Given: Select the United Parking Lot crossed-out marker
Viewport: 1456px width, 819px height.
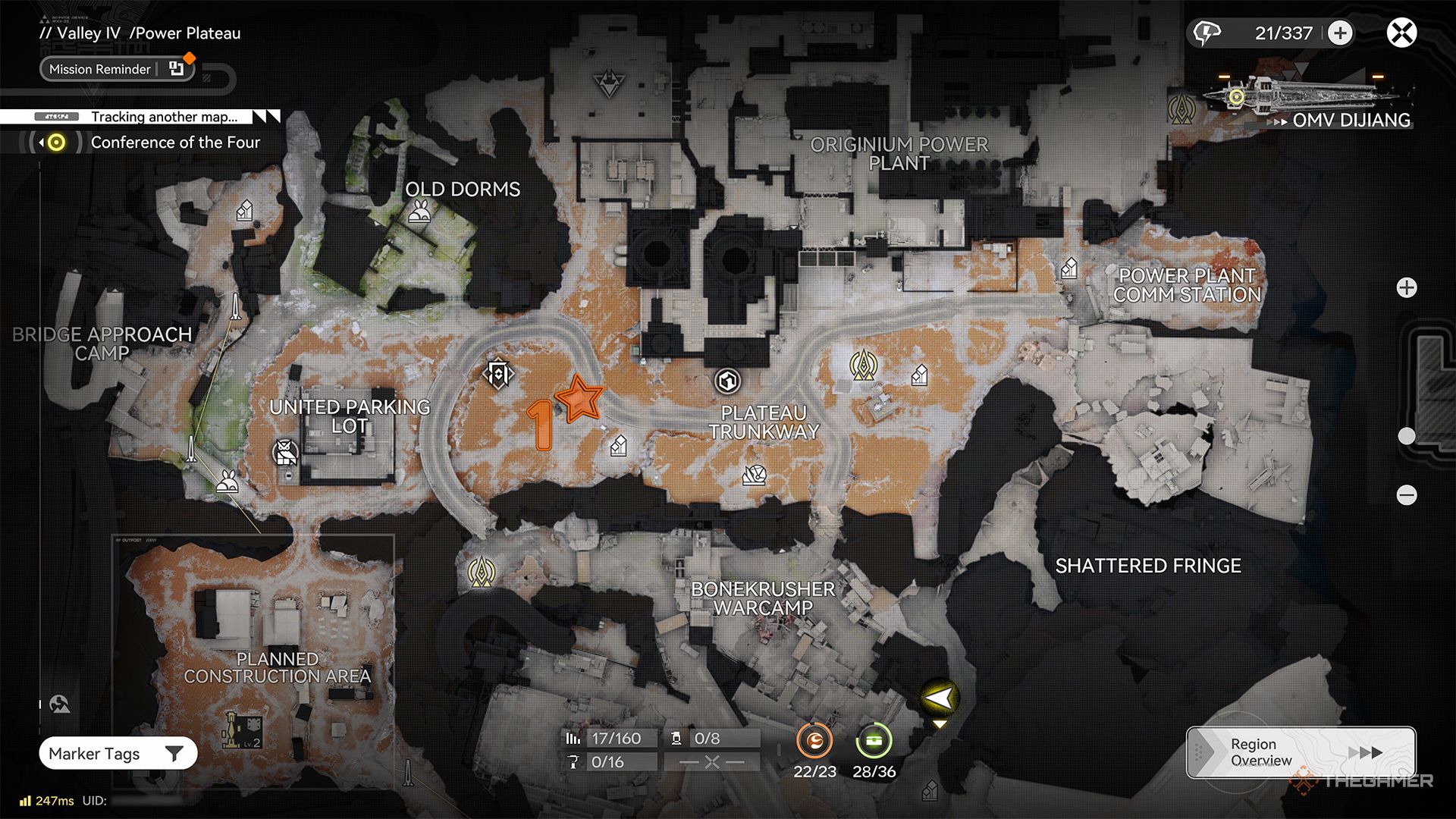Looking at the screenshot, I should tap(285, 452).
